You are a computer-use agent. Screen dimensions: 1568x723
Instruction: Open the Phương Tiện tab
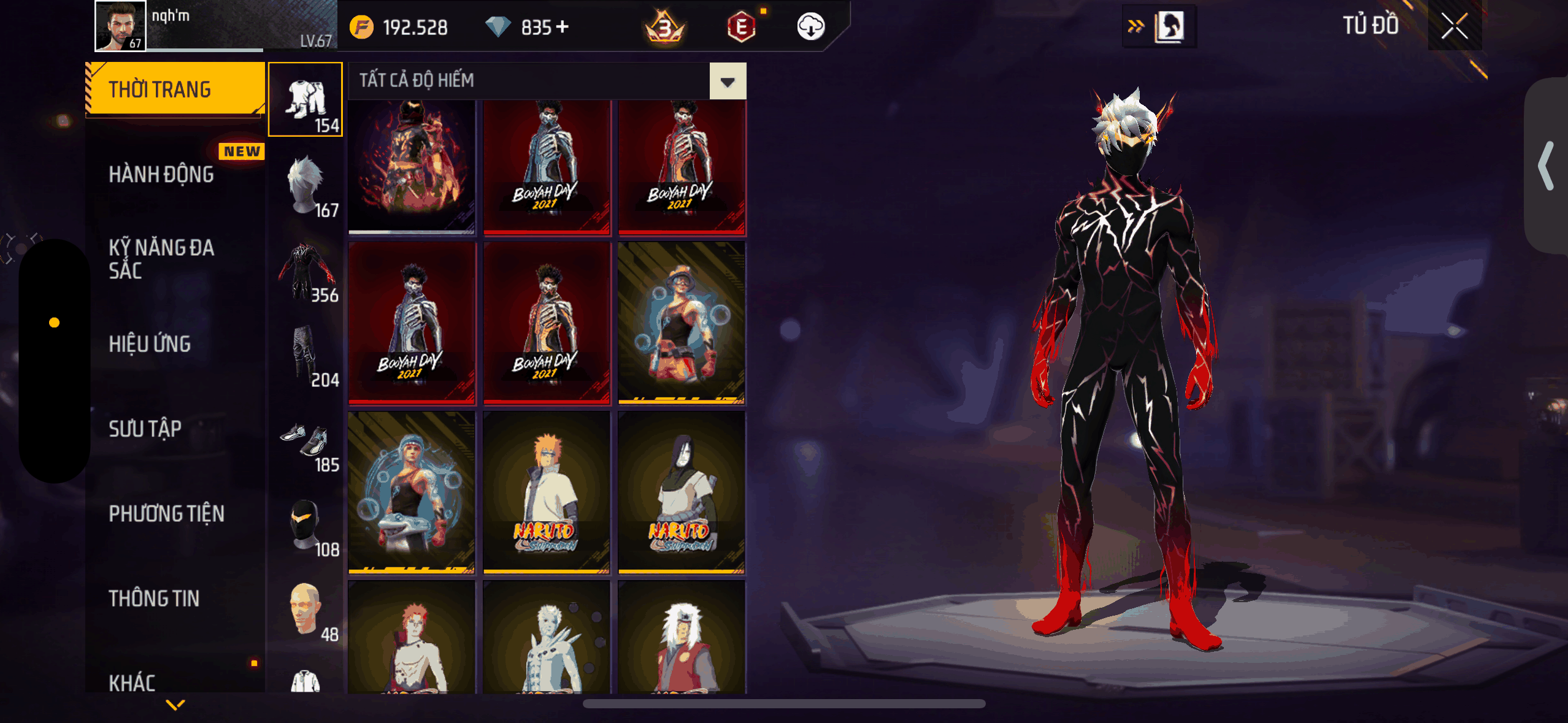point(166,514)
